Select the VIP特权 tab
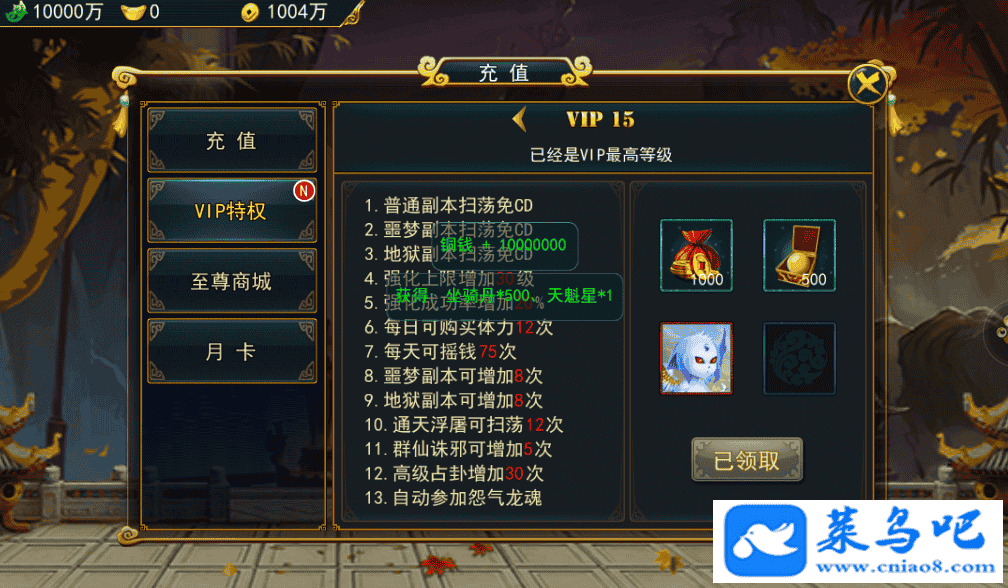1008x588 pixels. point(232,211)
